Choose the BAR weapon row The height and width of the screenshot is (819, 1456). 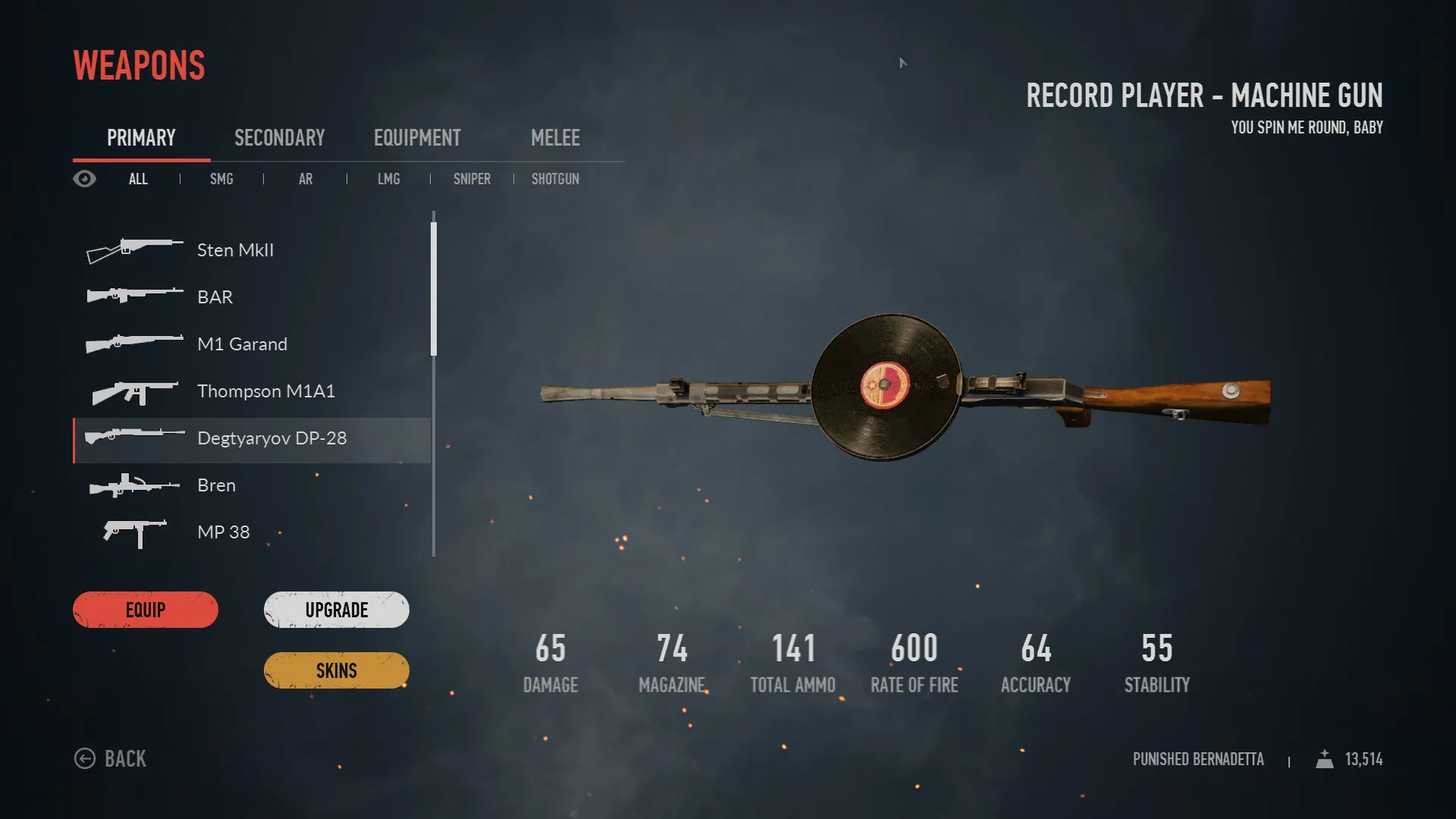(x=215, y=297)
